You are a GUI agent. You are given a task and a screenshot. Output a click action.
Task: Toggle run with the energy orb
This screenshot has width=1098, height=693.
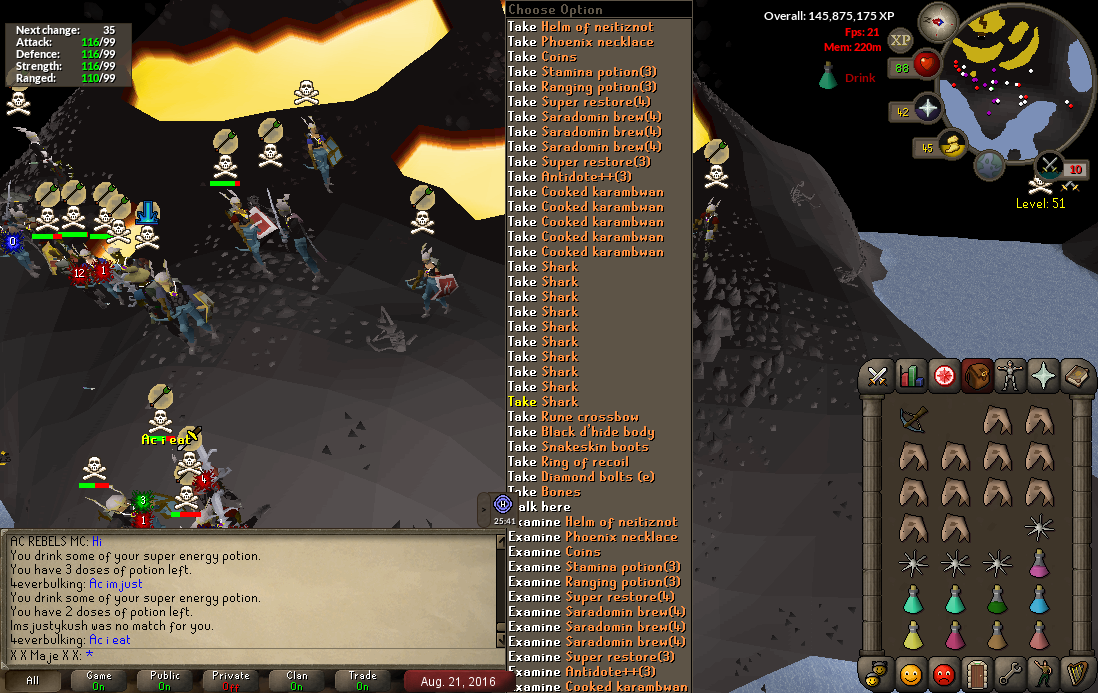coord(952,147)
